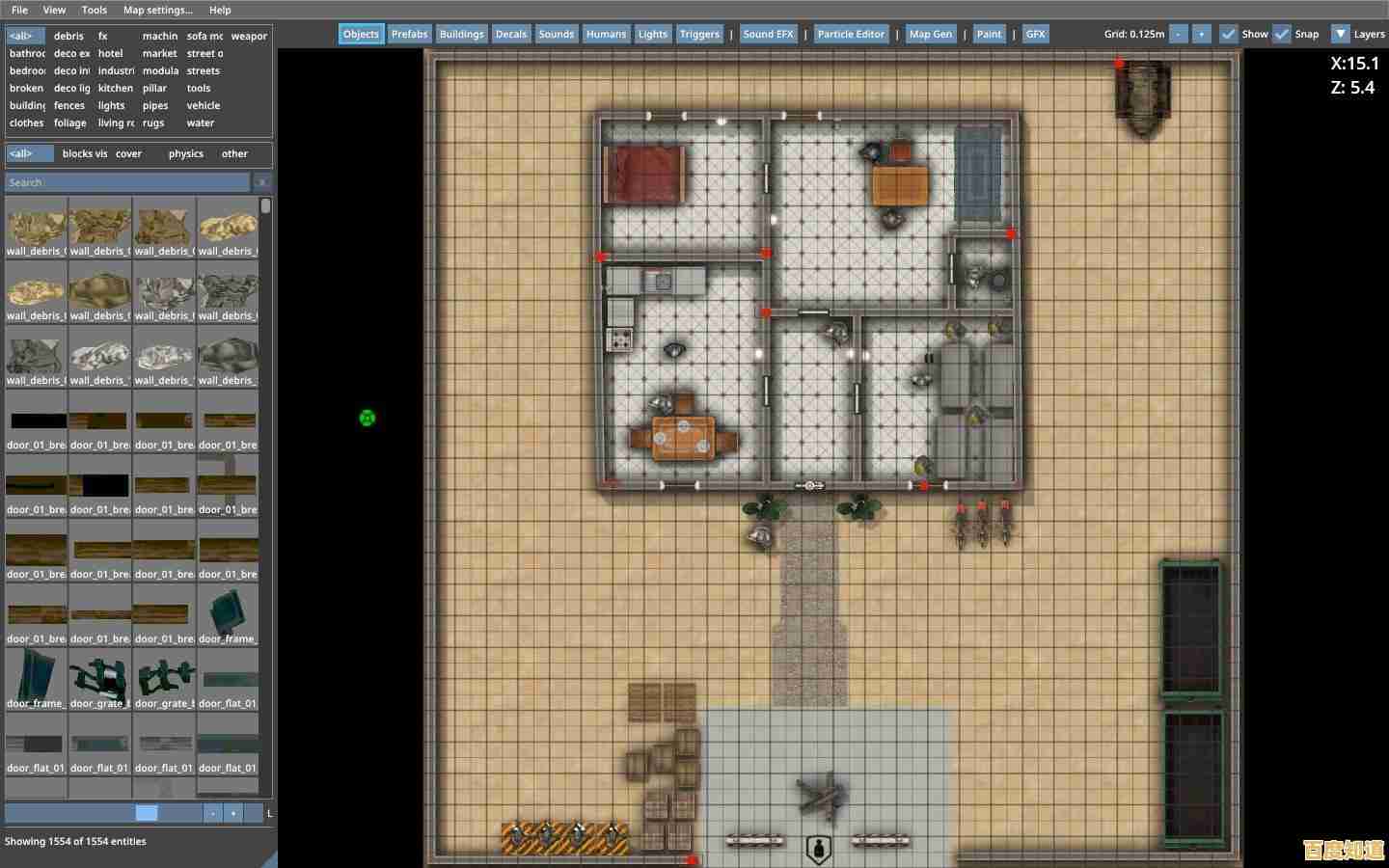This screenshot has width=1389, height=868.
Task: Open the Particle Editor
Action: 851,34
